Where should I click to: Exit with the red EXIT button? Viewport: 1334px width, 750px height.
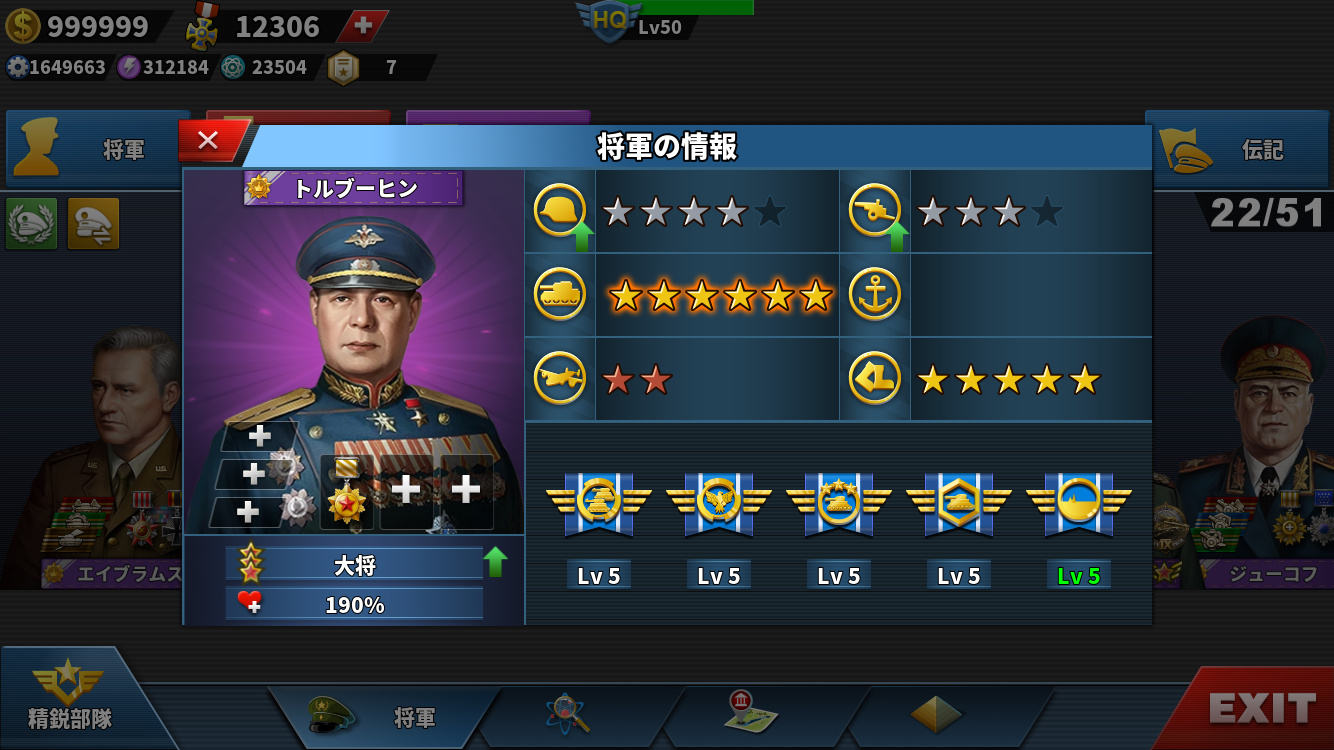coord(1262,708)
